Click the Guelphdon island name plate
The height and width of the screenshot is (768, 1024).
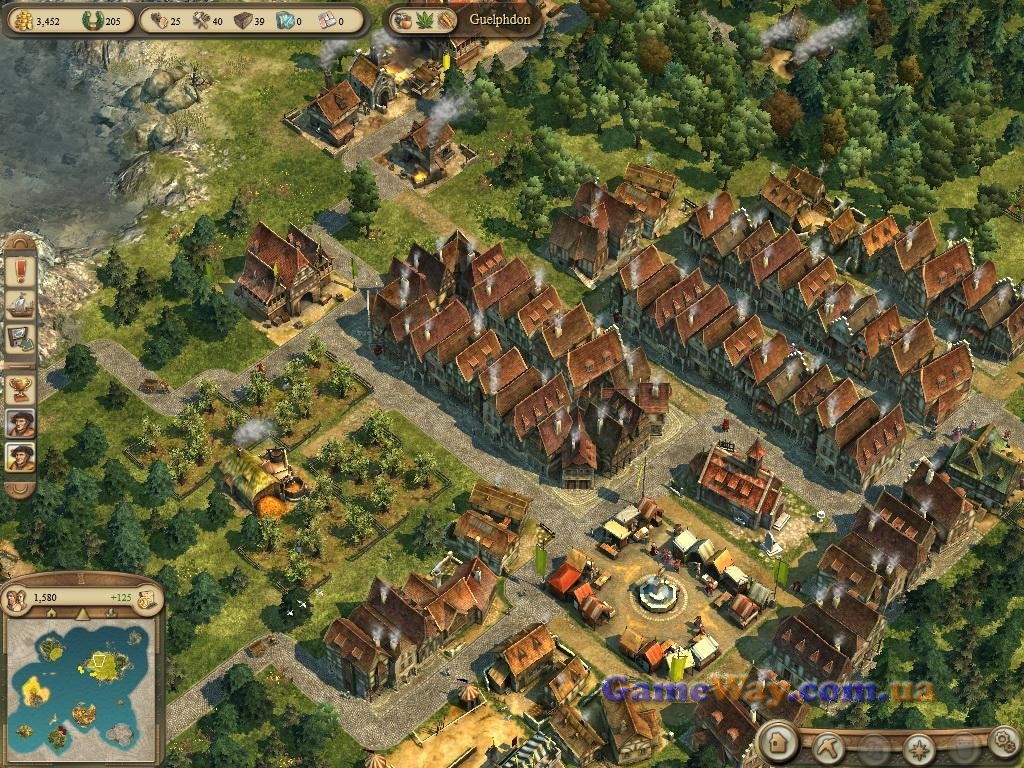click(493, 20)
